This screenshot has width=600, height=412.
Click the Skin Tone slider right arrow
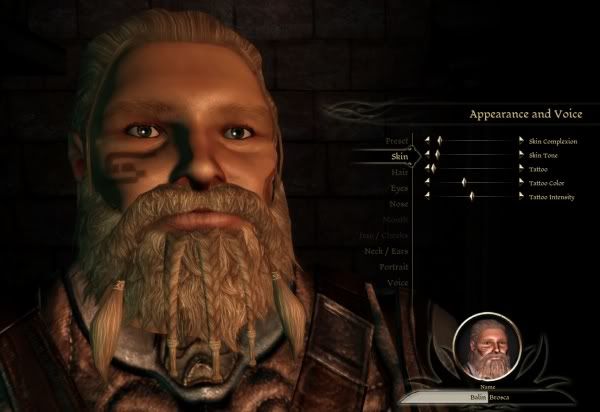point(519,155)
